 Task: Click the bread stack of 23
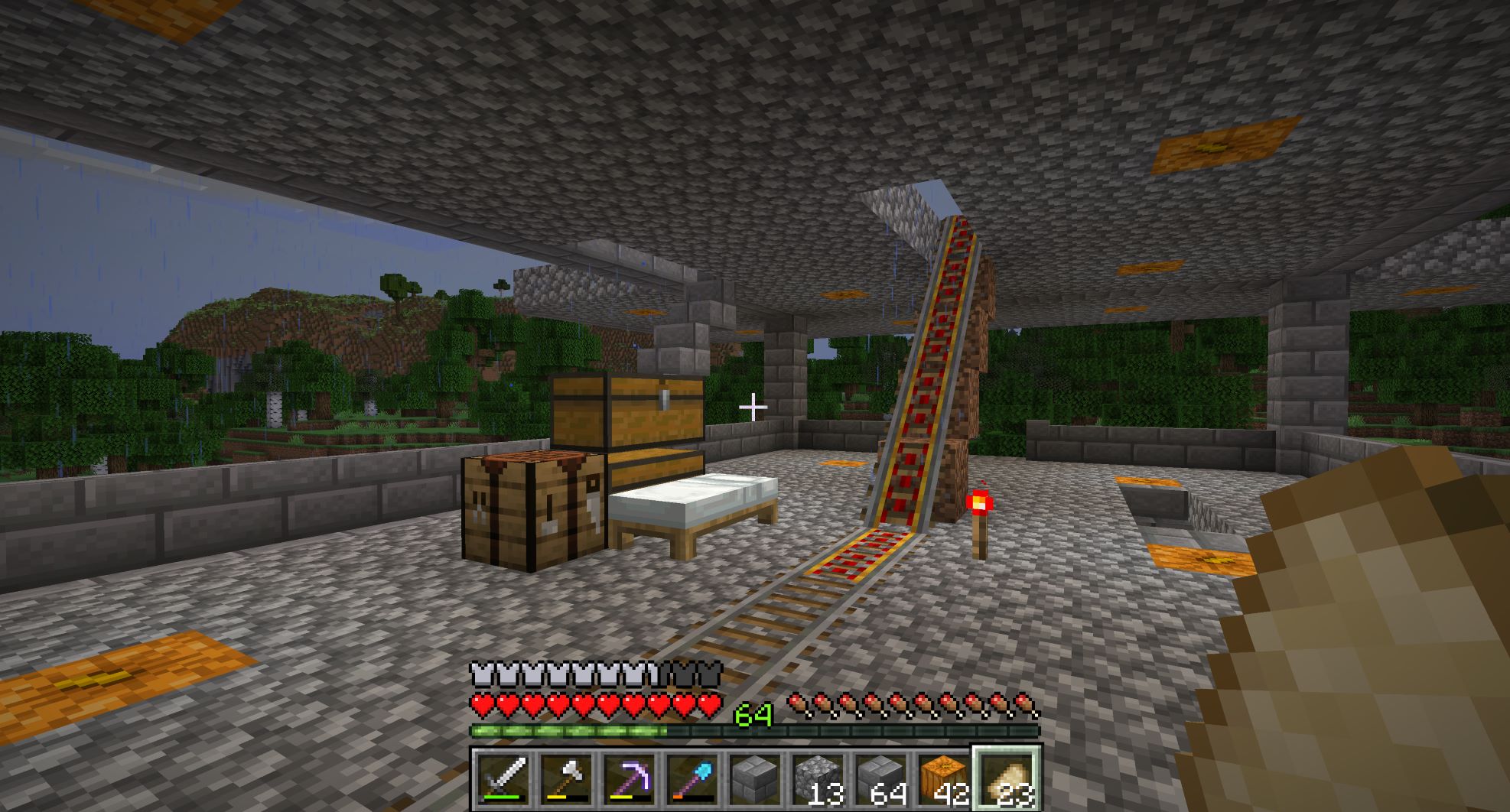[1006, 779]
